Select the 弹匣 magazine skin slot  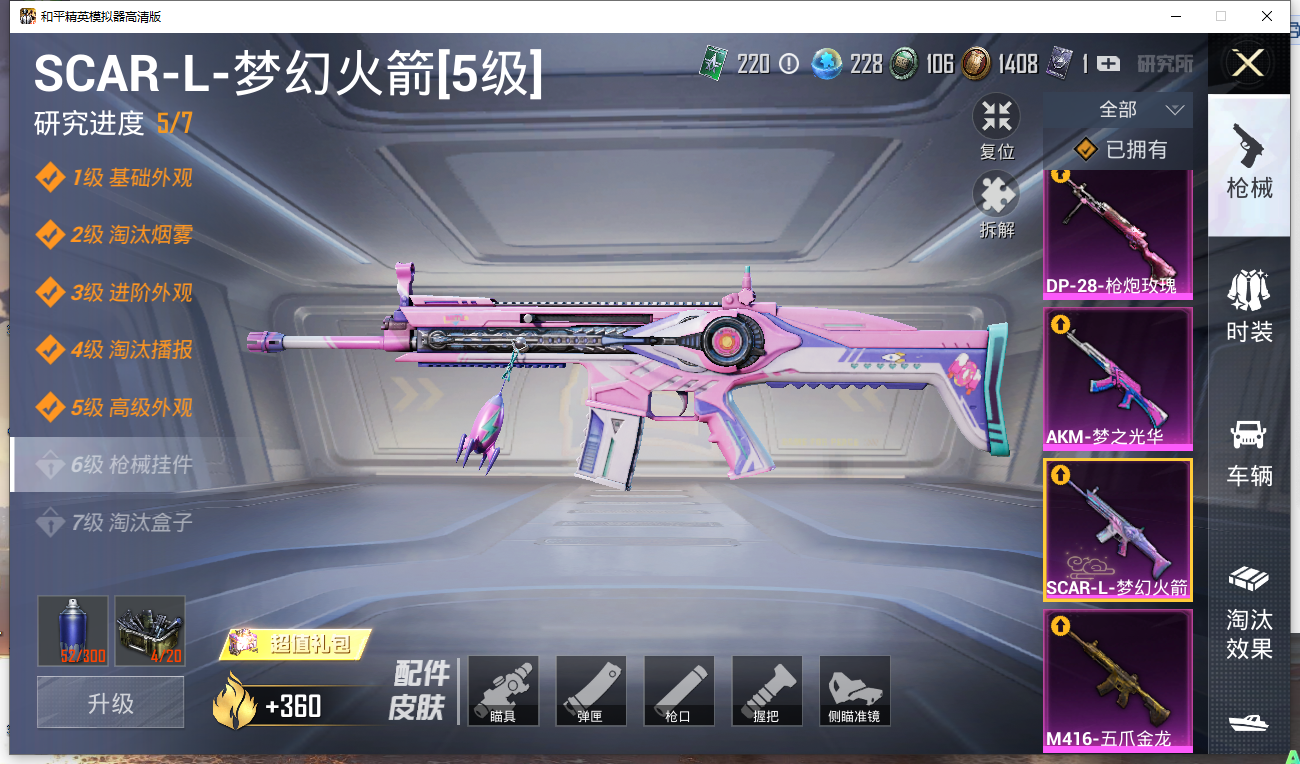(591, 691)
